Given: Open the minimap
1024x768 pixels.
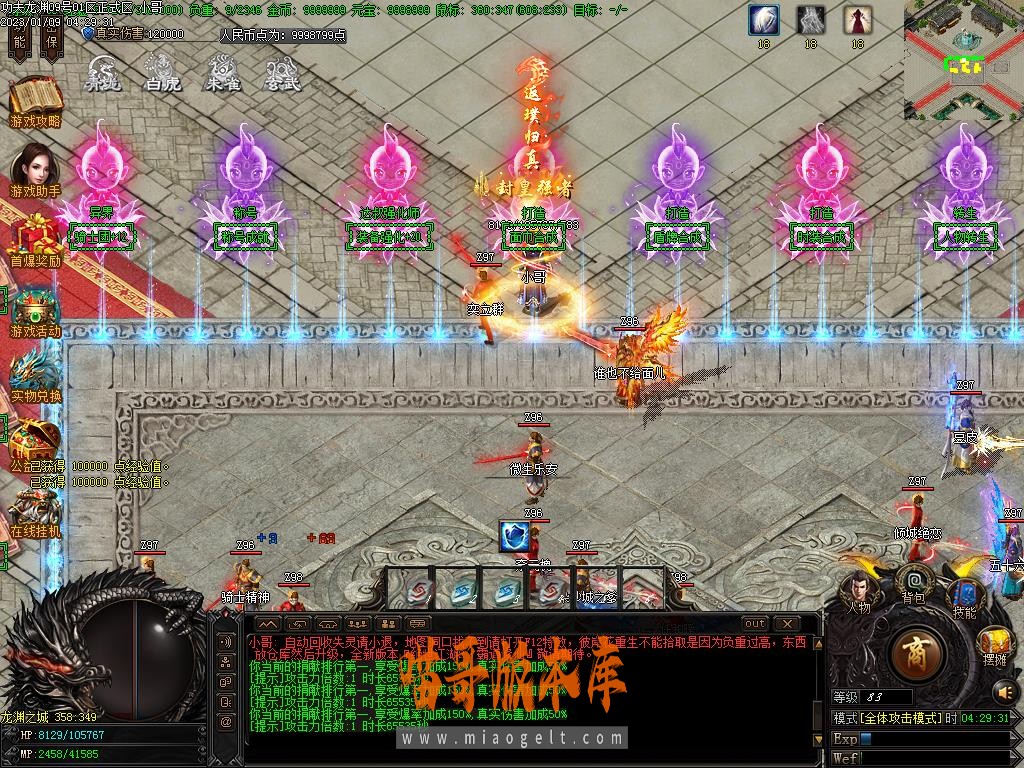Looking at the screenshot, I should click(x=963, y=60).
